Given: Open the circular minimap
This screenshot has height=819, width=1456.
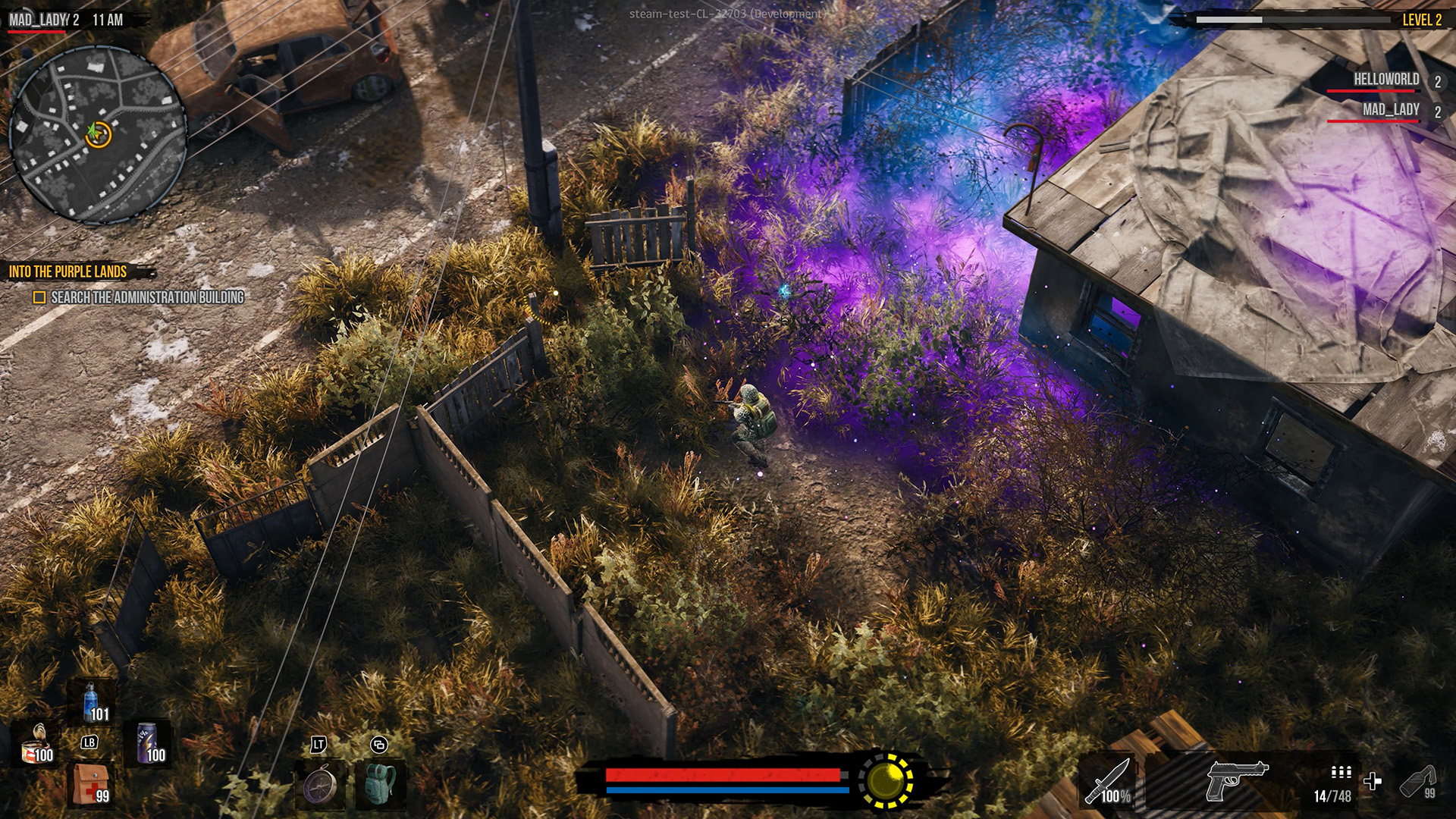Looking at the screenshot, I should [97, 135].
